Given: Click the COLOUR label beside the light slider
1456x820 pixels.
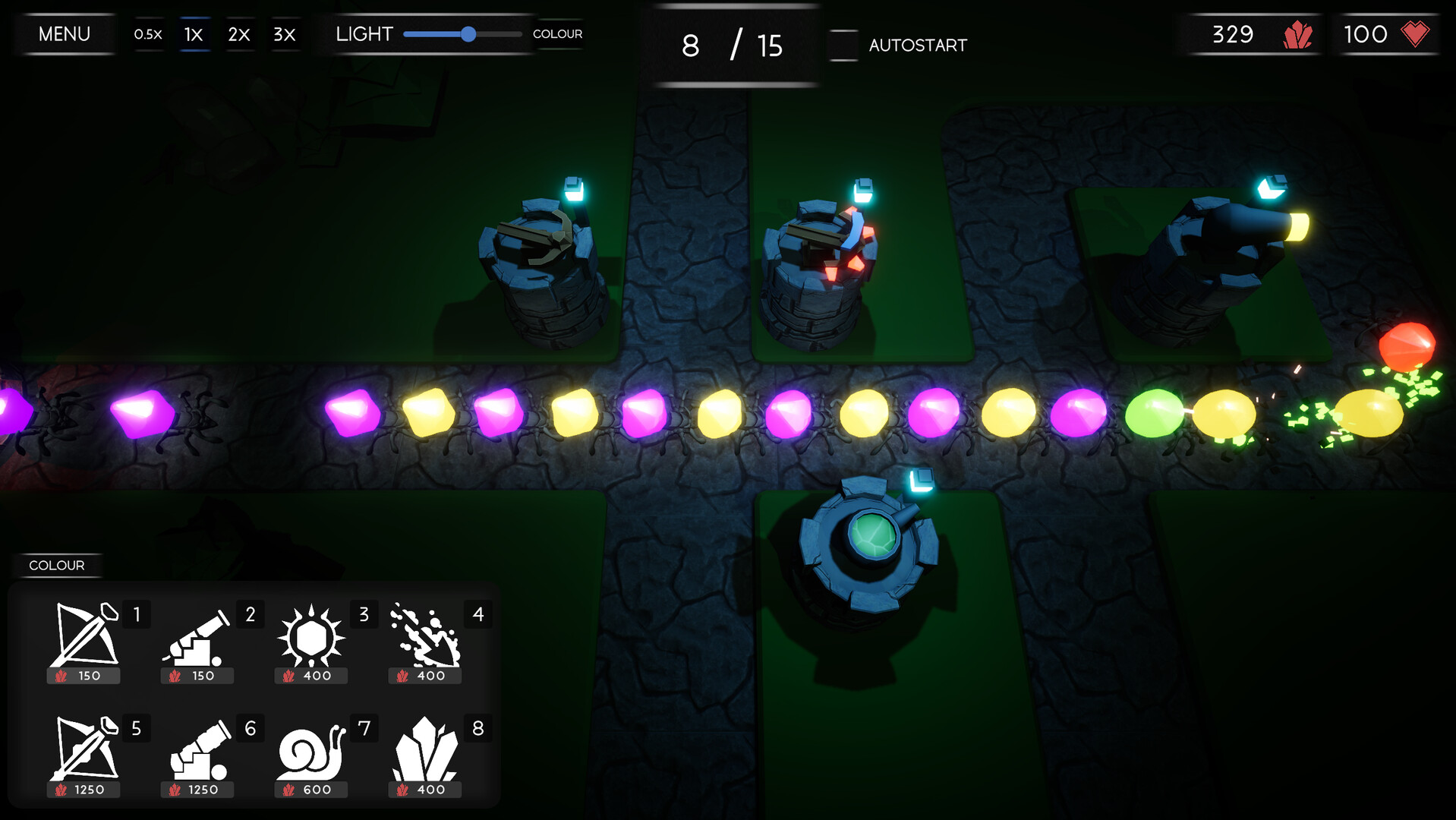Looking at the screenshot, I should [558, 33].
